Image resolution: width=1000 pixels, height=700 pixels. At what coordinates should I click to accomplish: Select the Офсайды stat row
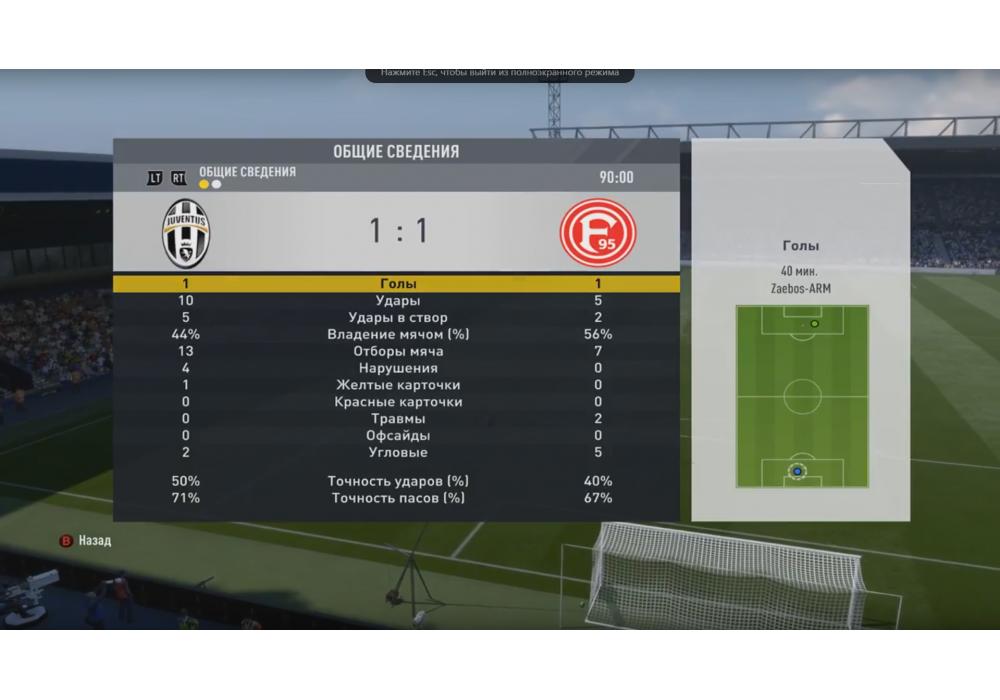397,436
